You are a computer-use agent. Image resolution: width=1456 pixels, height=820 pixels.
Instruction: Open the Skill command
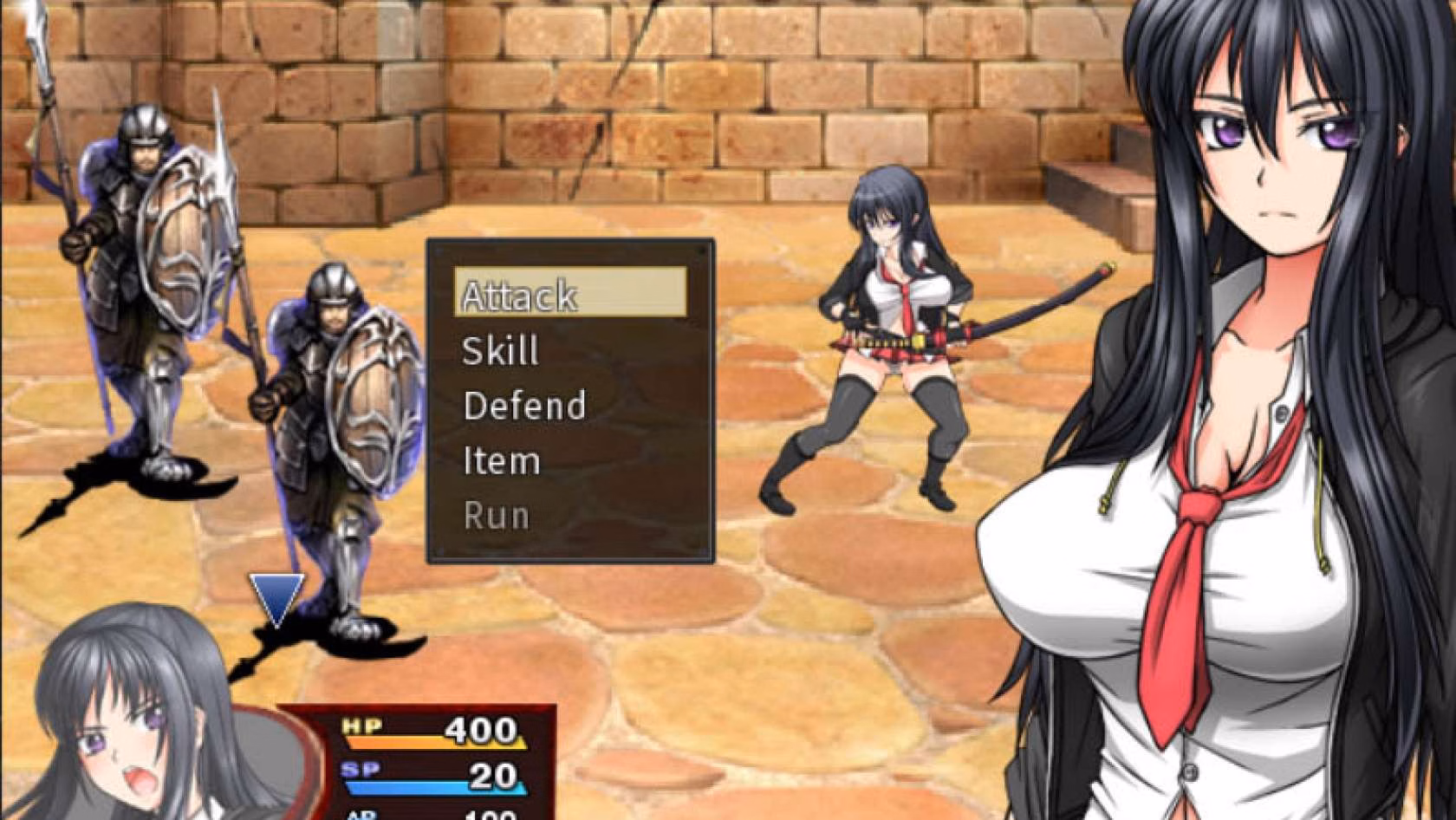click(x=503, y=350)
